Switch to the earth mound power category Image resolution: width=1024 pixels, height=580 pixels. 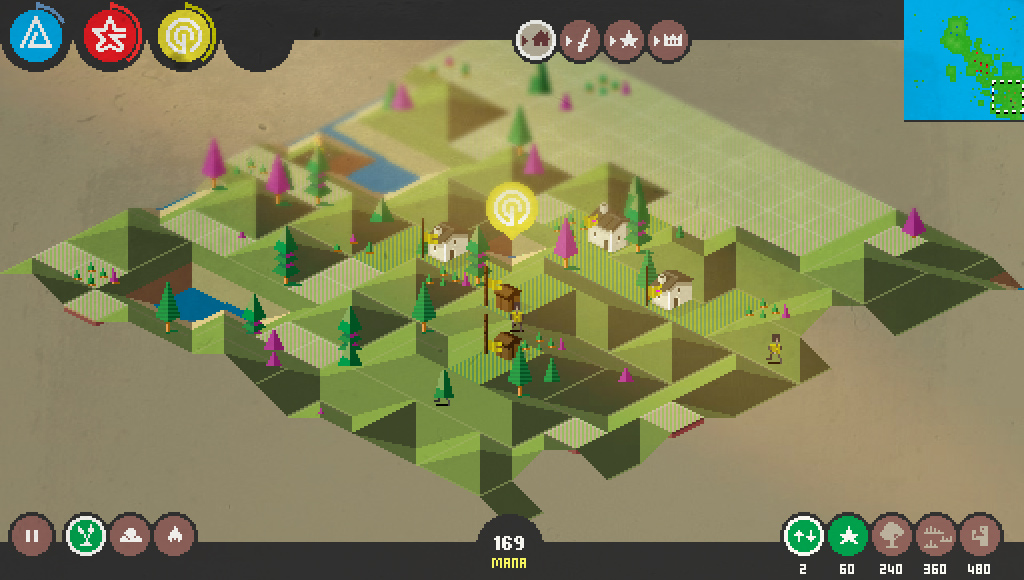[130, 535]
